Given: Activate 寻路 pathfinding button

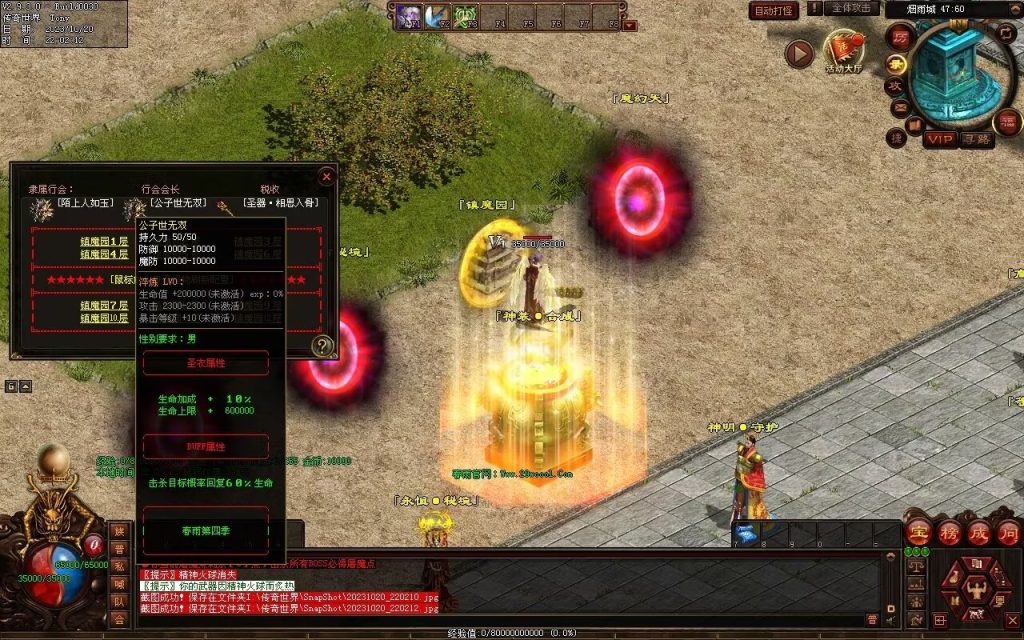Looking at the screenshot, I should (x=976, y=139).
